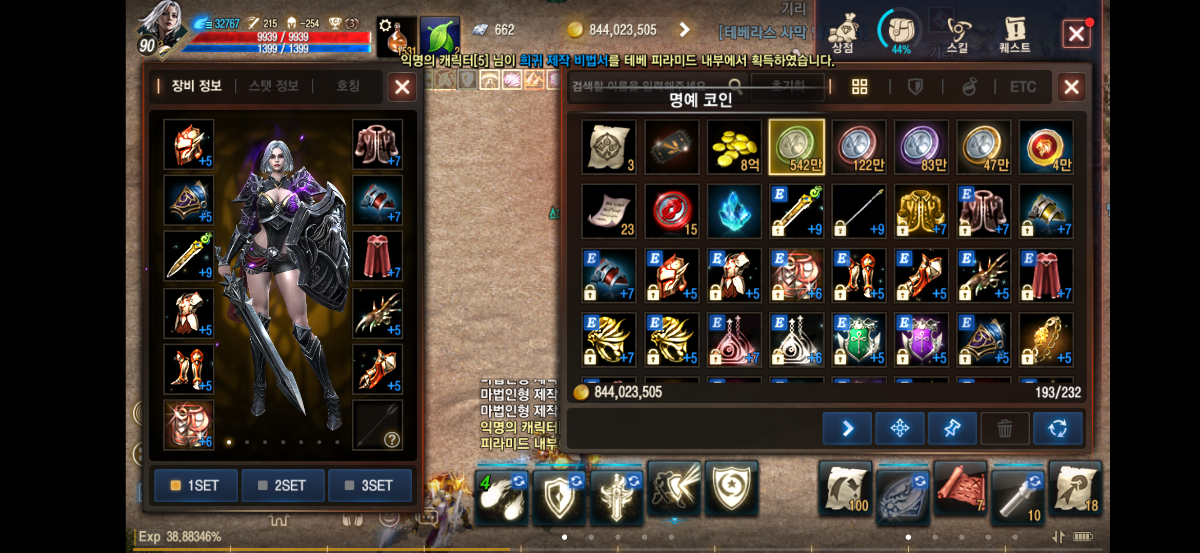The width and height of the screenshot is (1200, 553).
Task: Select the equipped red cape slot
Action: pos(378,256)
